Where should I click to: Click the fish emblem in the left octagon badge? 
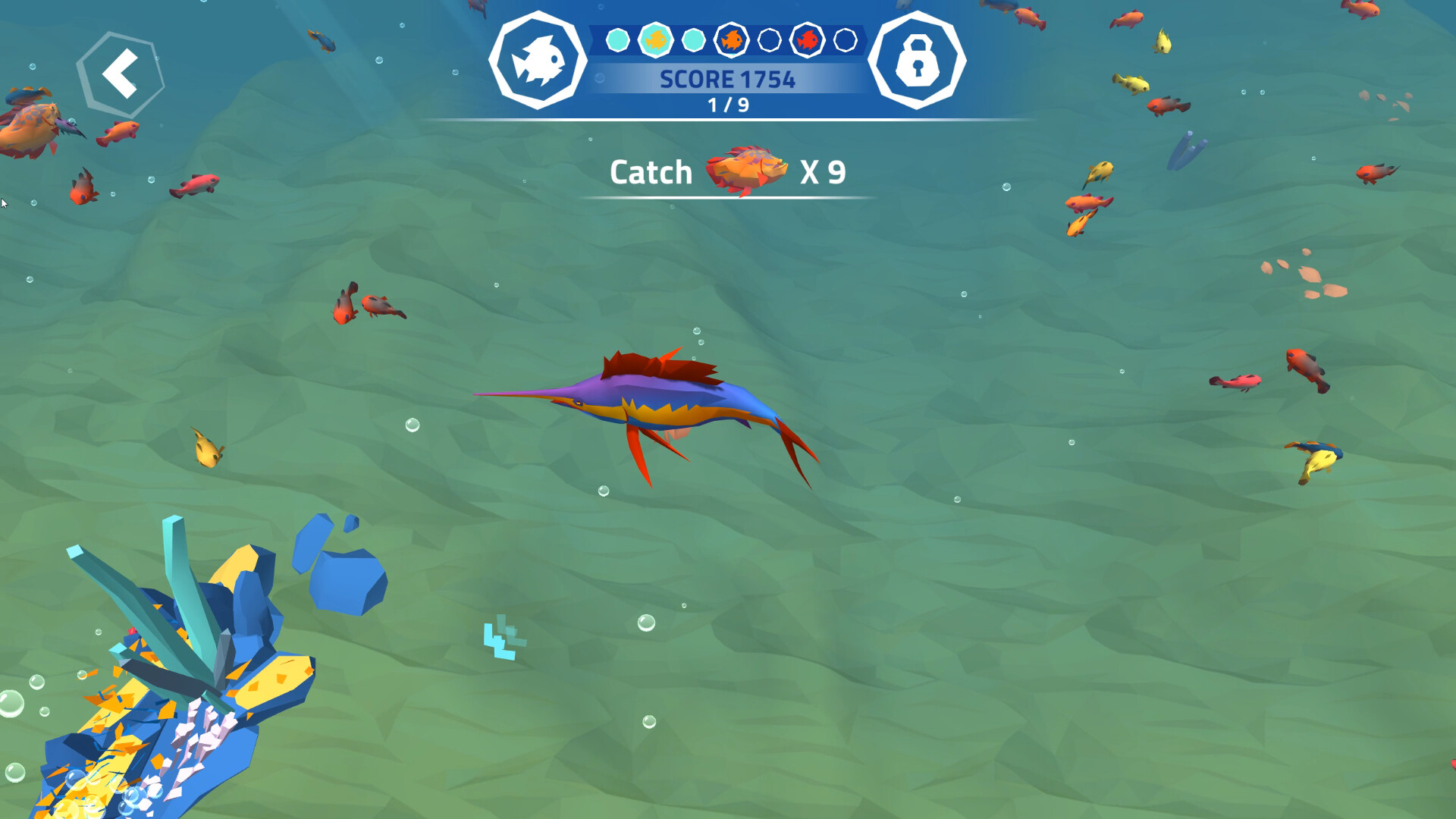click(540, 61)
